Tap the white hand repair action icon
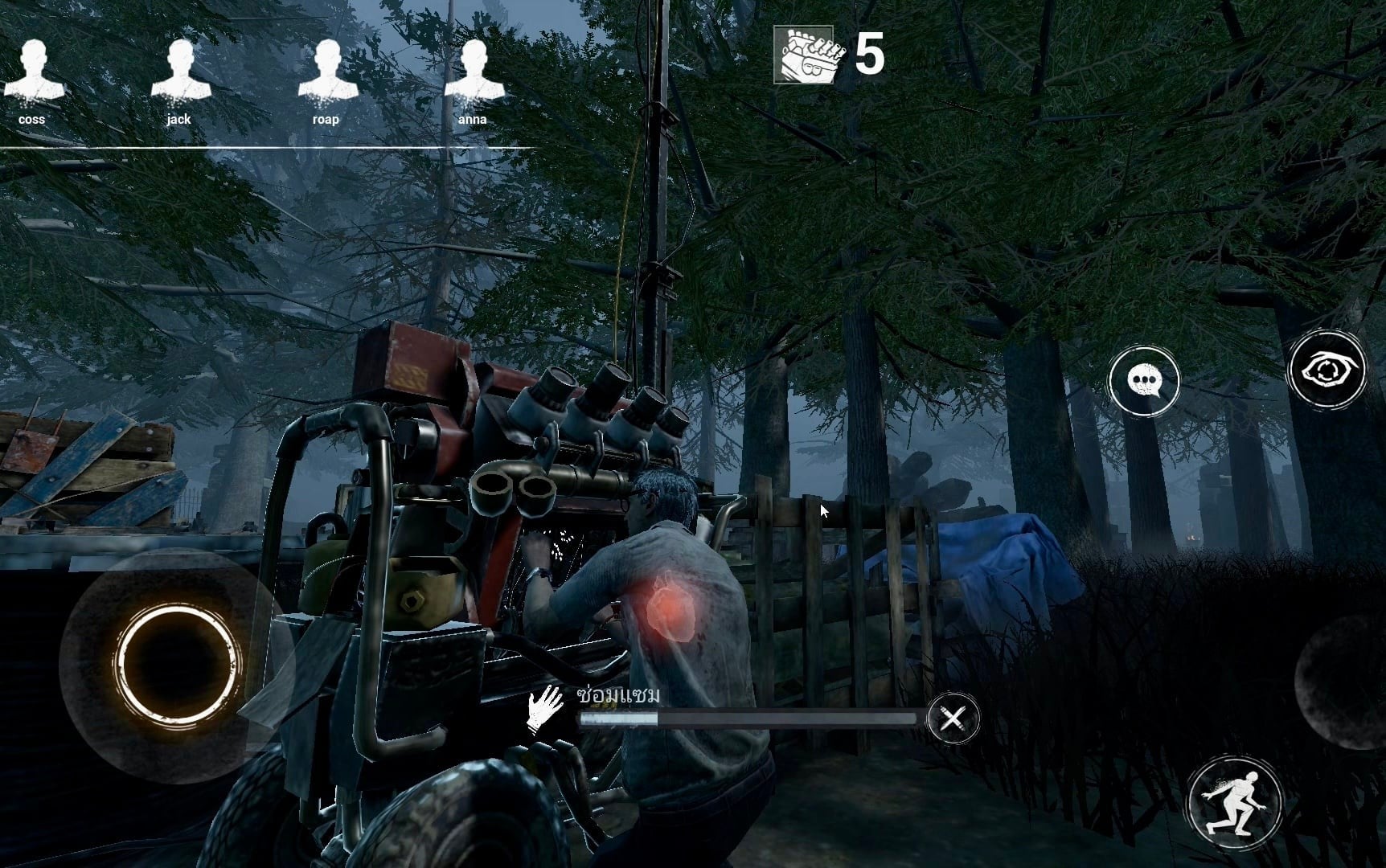 [545, 709]
